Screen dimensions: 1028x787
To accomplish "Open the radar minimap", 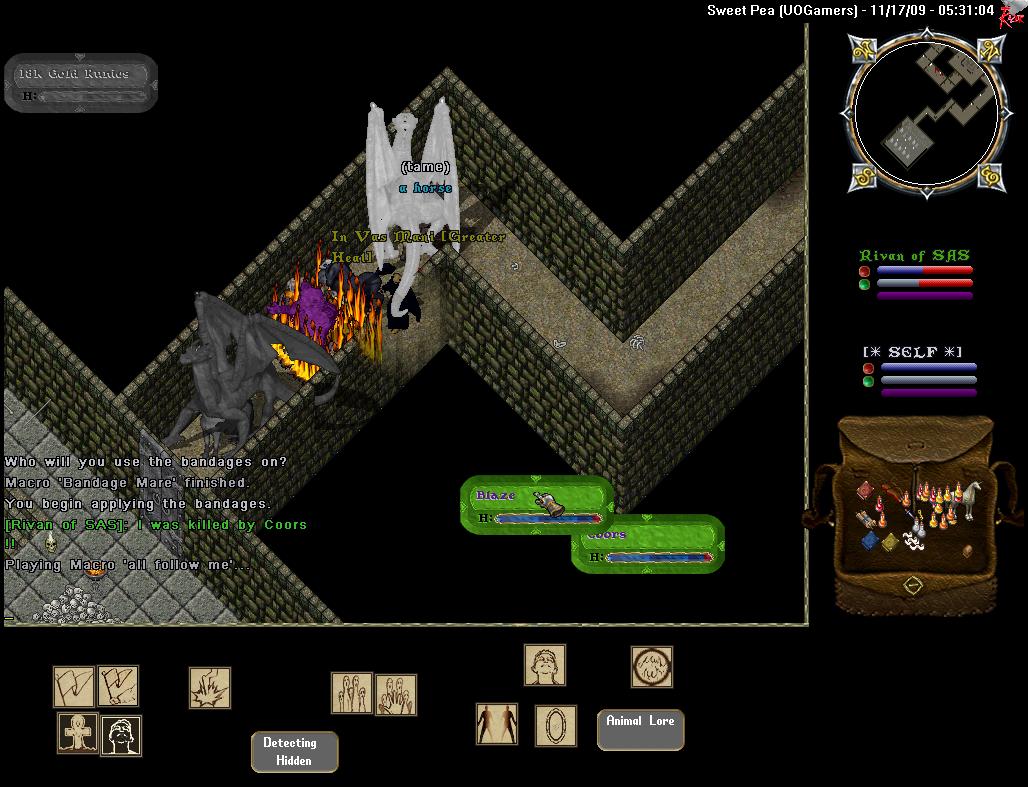I will coord(925,112).
